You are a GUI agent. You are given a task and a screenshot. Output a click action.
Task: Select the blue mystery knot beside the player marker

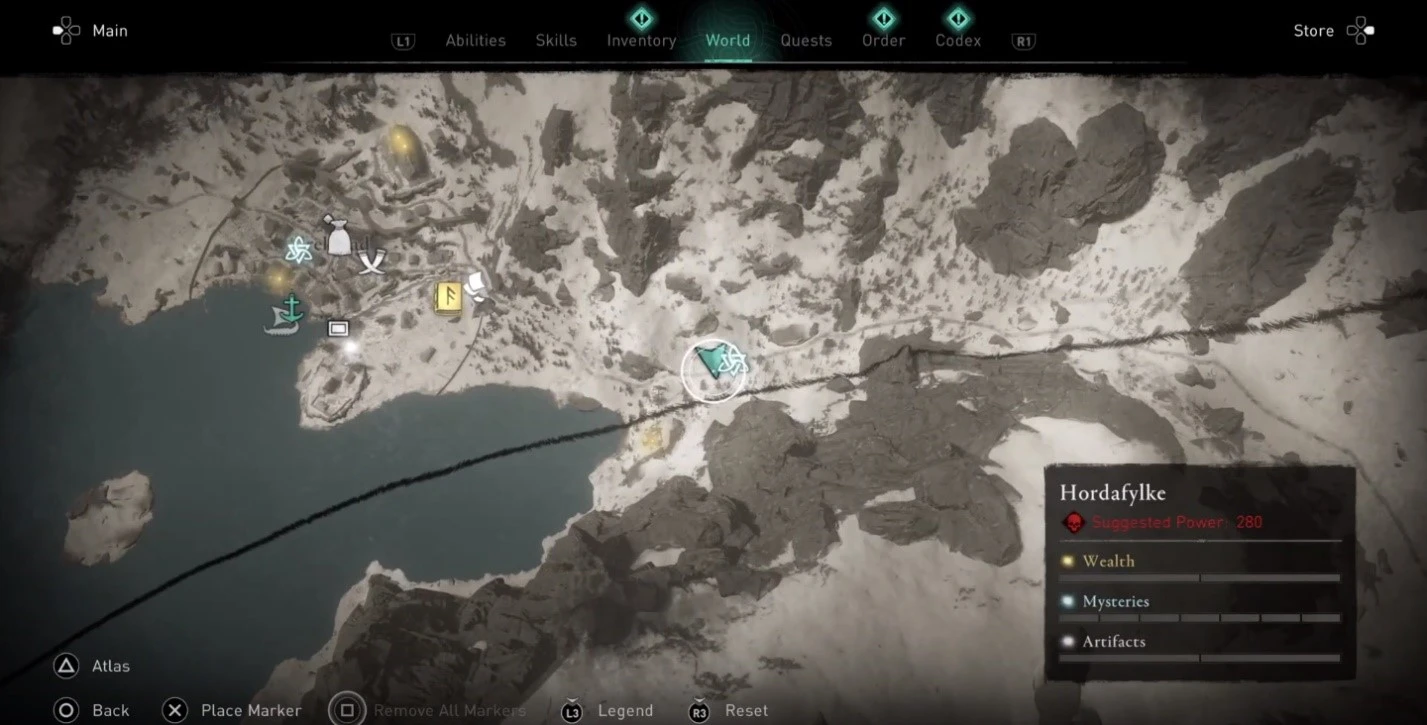(734, 362)
